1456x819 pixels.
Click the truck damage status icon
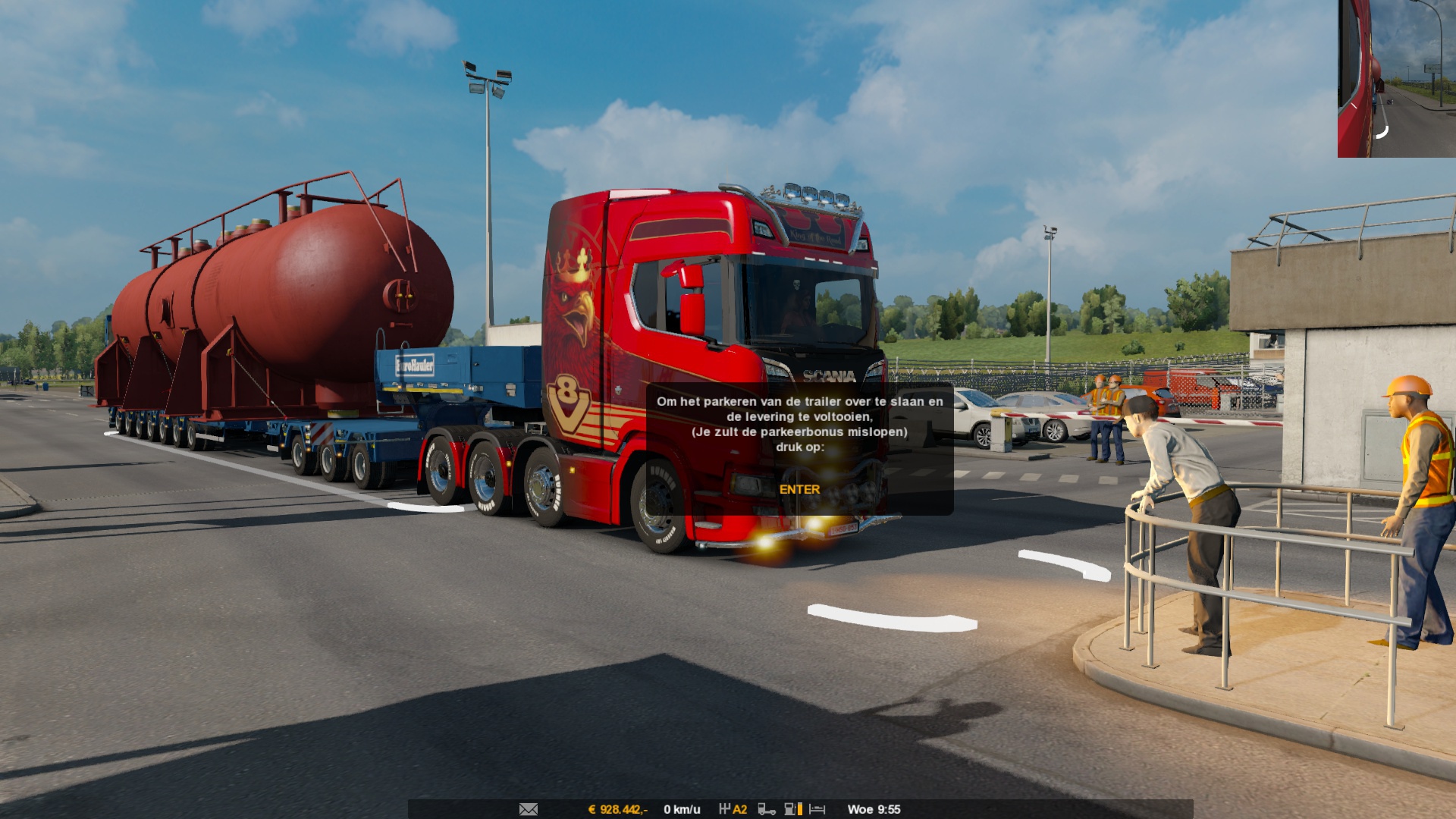(767, 809)
